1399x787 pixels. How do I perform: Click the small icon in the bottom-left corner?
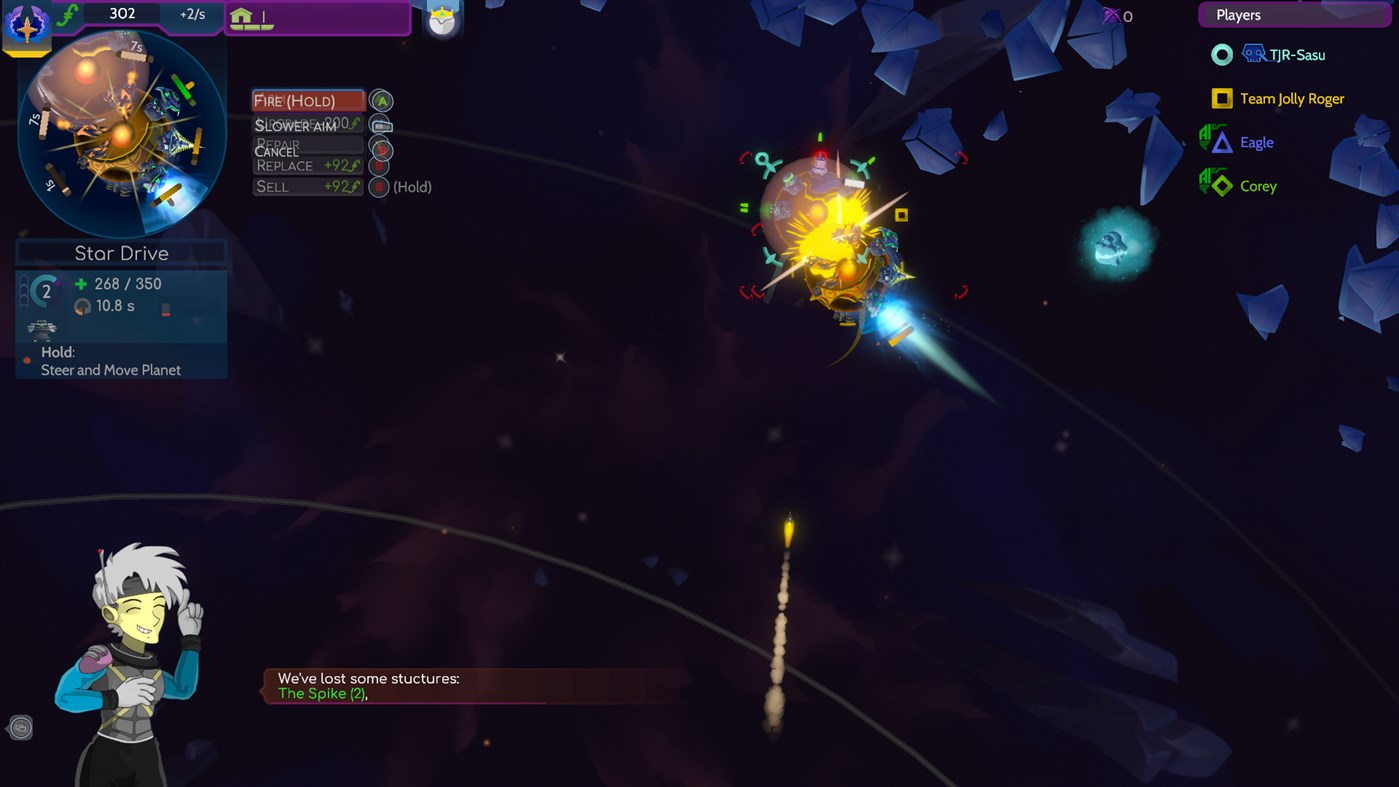21,728
